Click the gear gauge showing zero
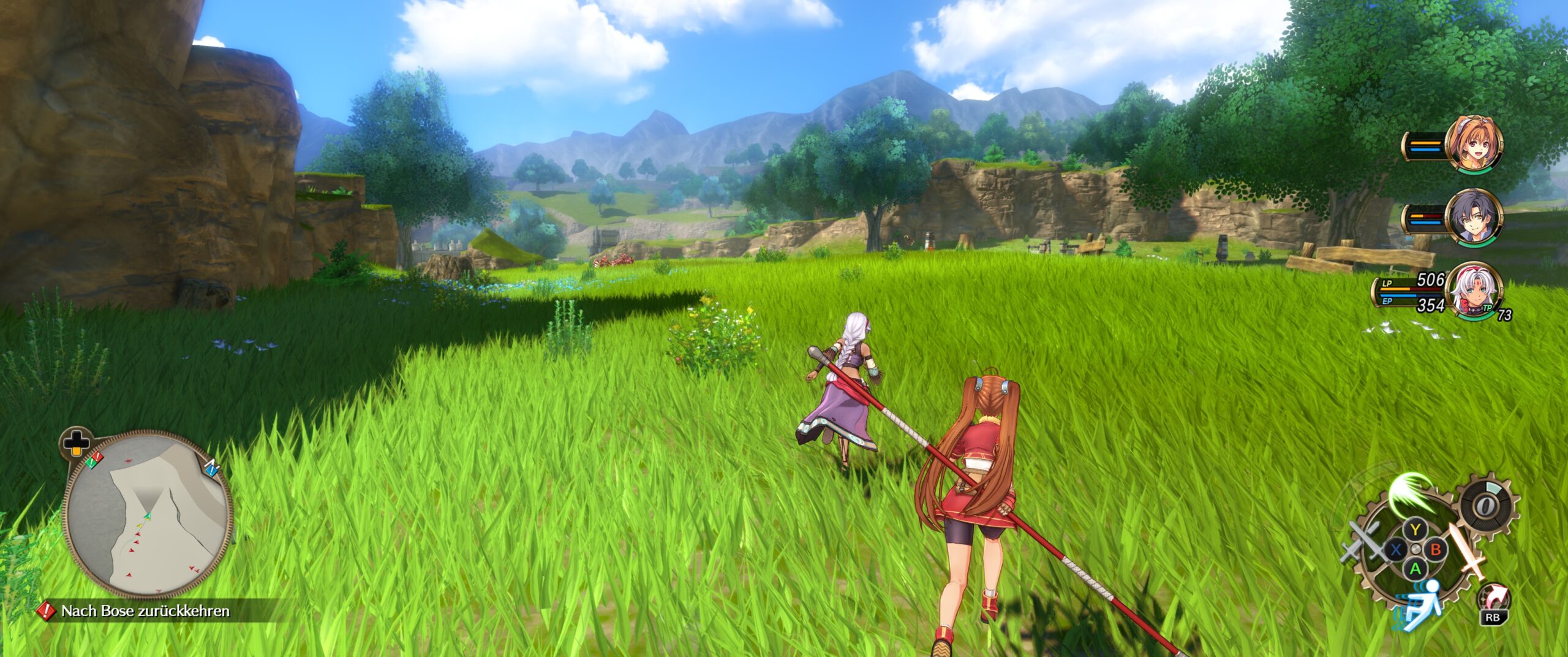1568x657 pixels. pos(1485,506)
